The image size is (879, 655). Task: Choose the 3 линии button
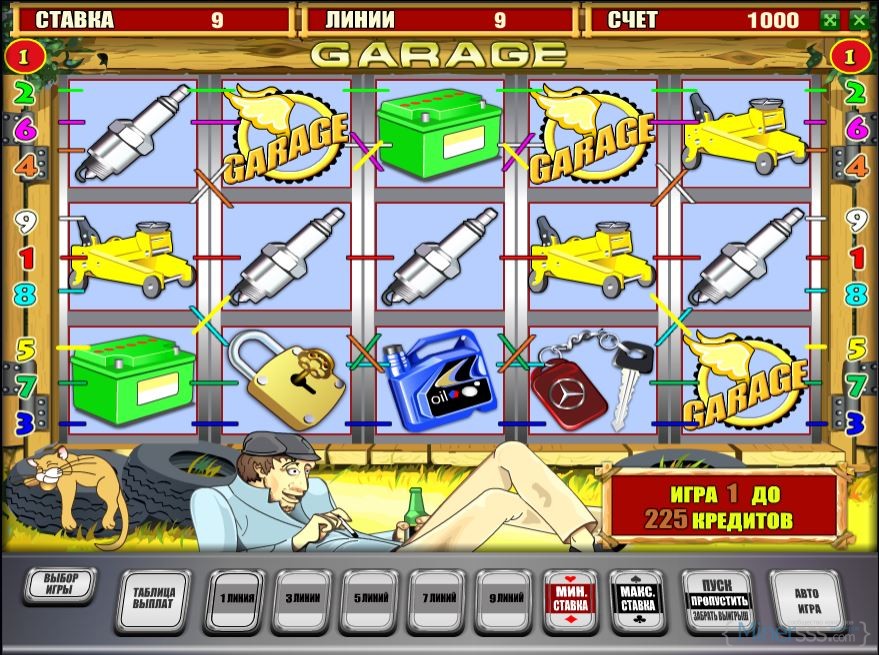[x=302, y=598]
